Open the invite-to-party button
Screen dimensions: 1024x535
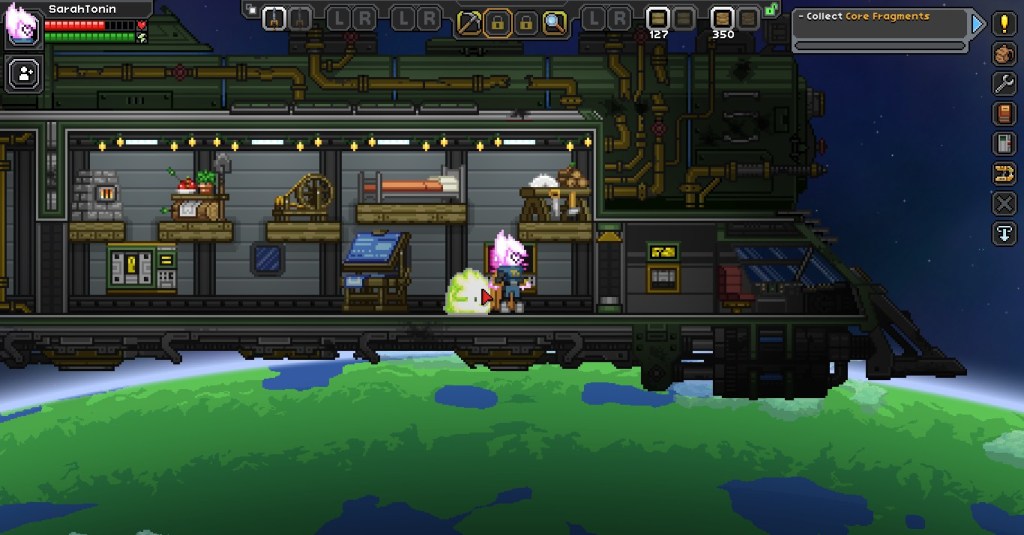point(22,73)
